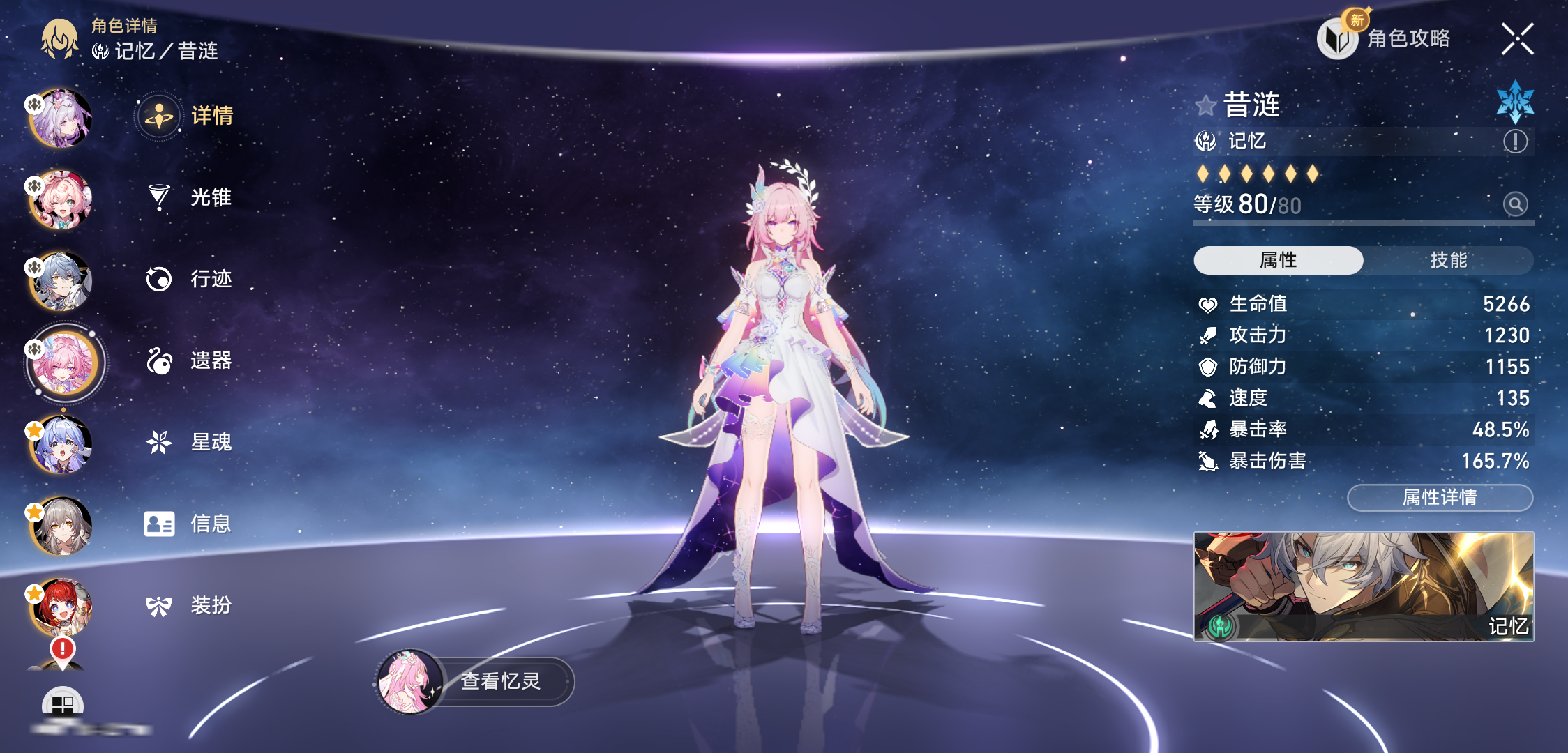Select the purple-haired character portrait
The image size is (1568, 753).
click(61, 119)
